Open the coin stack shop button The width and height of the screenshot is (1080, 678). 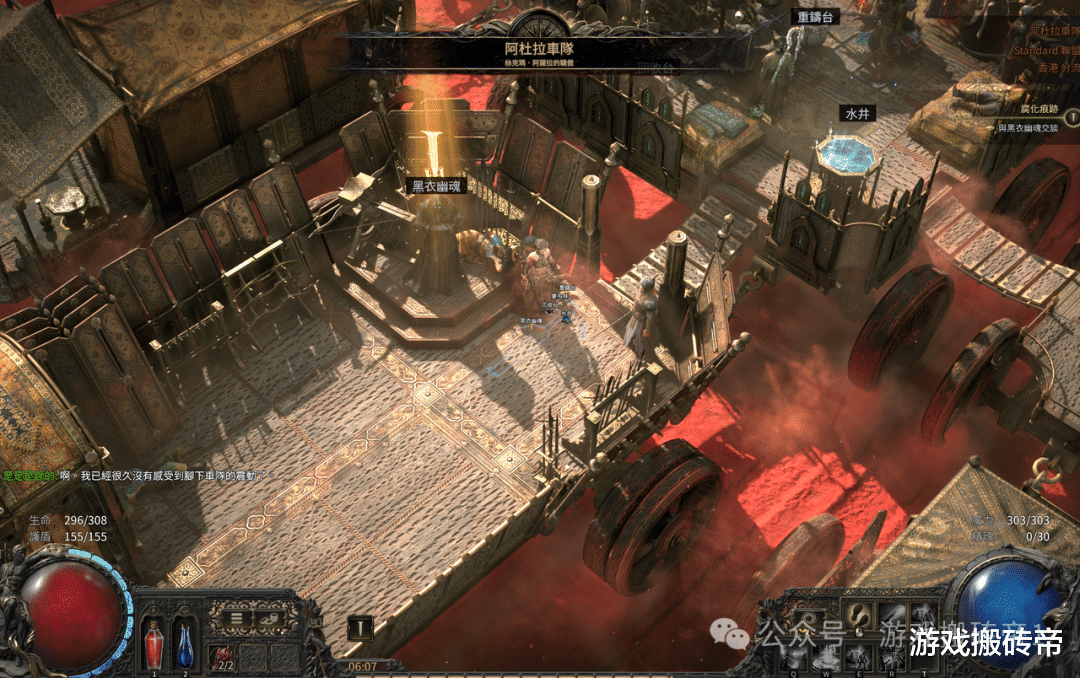point(268,618)
